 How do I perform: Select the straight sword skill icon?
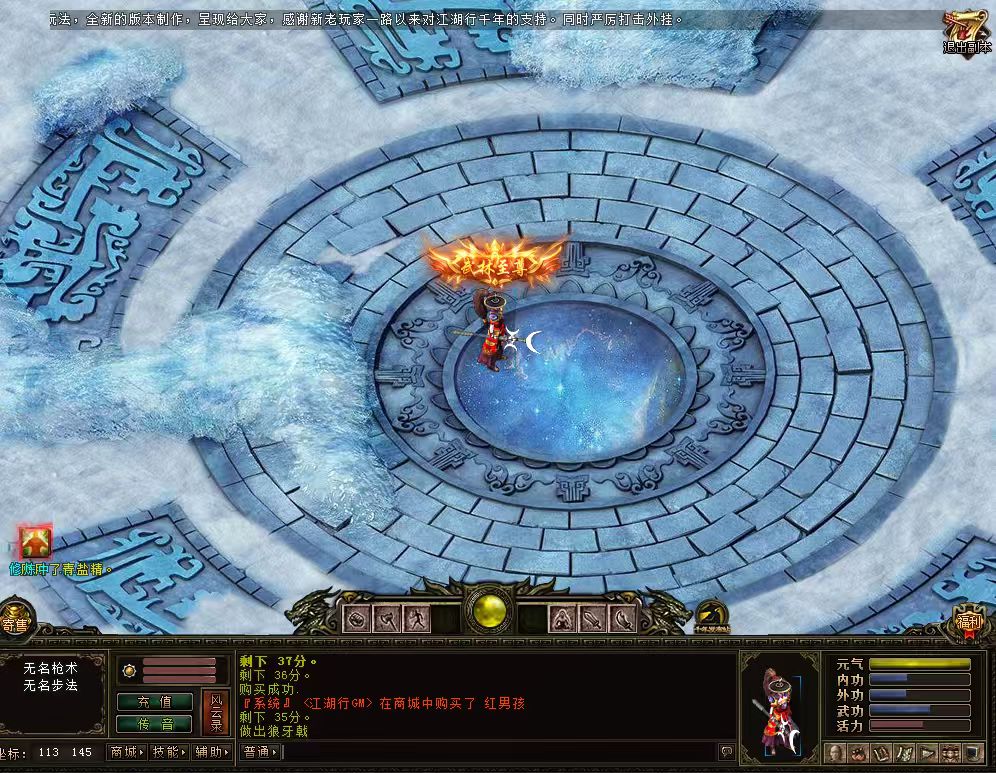coord(594,619)
